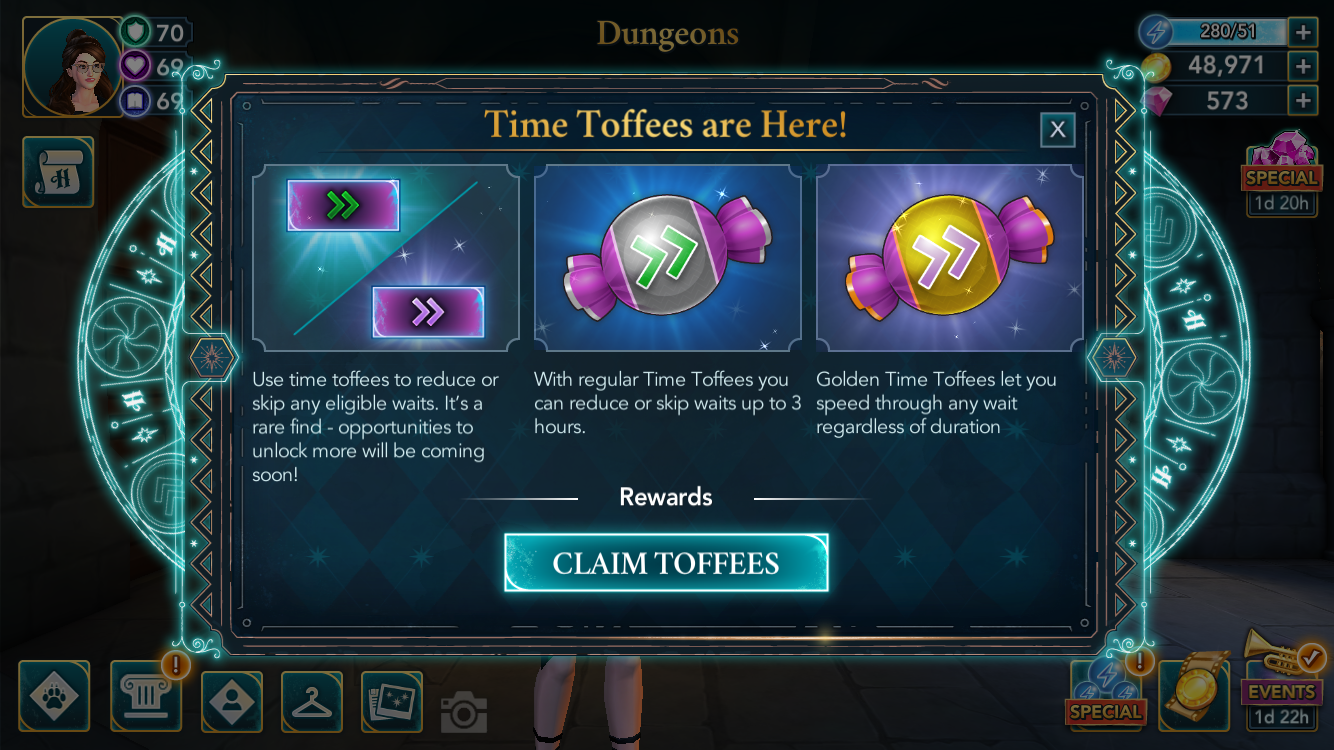Select the regular Time Toffee image
The height and width of the screenshot is (750, 1334).
(x=665, y=258)
